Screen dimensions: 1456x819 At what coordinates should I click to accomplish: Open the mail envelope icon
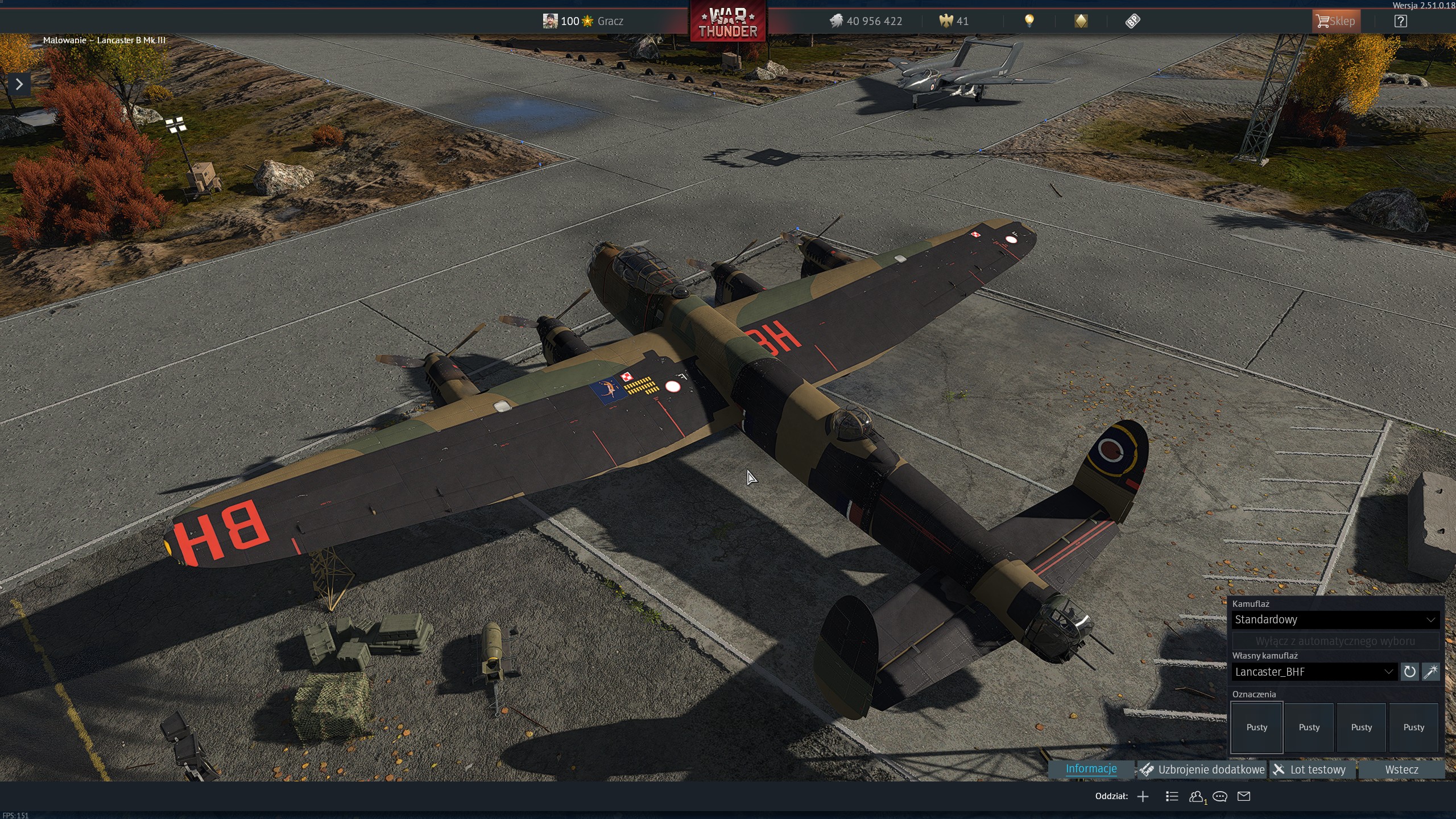[x=1244, y=796]
